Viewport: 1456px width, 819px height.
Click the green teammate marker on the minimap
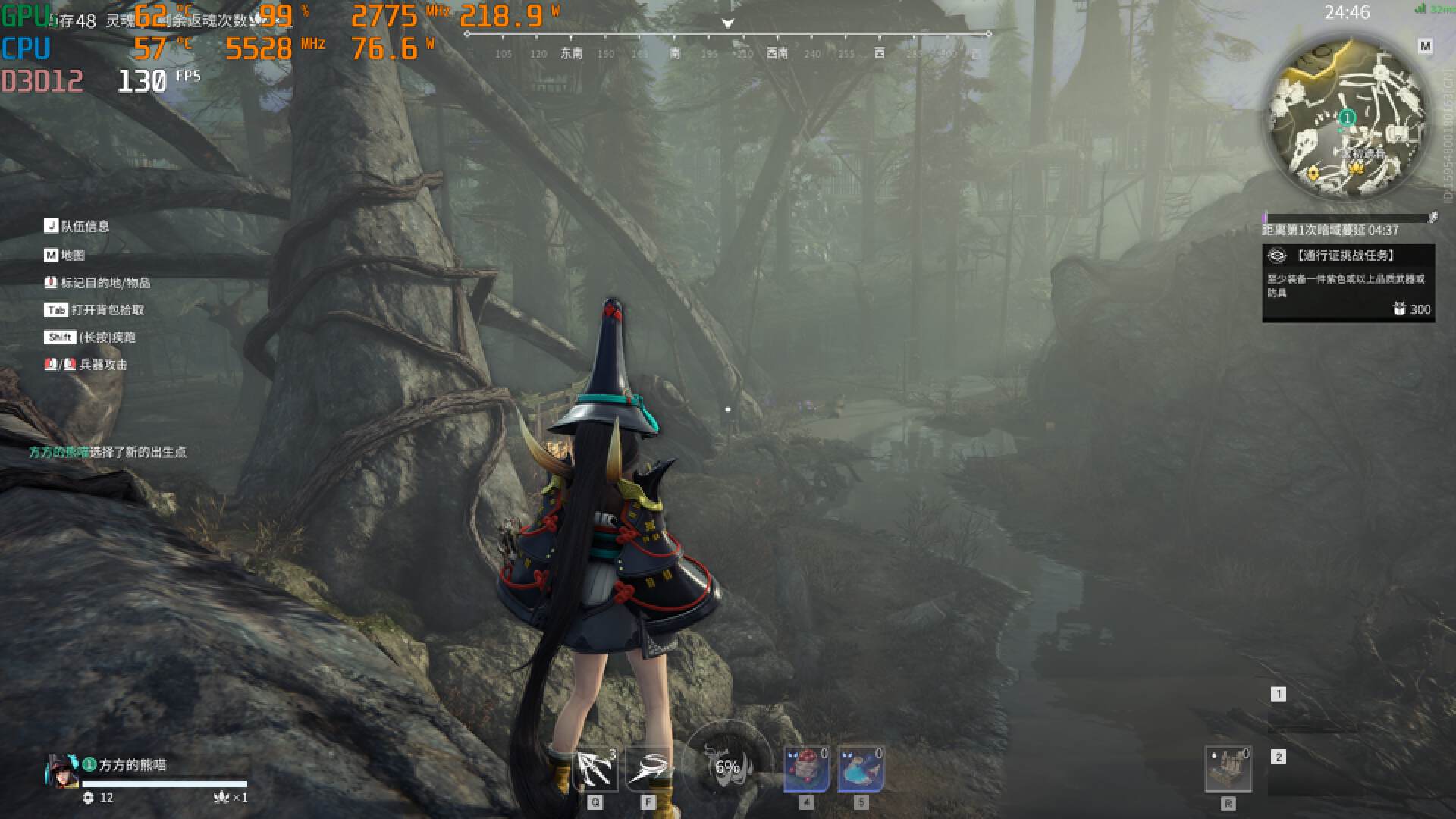[1347, 118]
